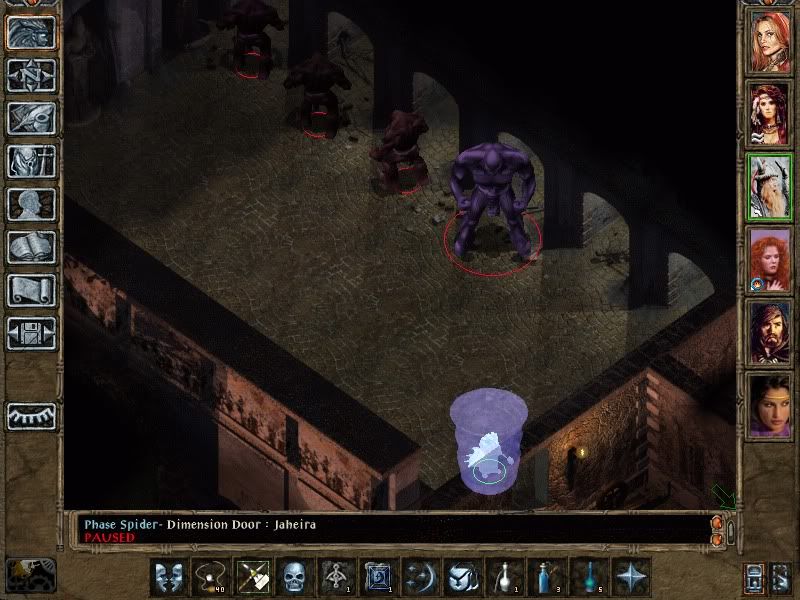Select the dark-haired woman with circlet portrait
The width and height of the screenshot is (800, 600).
tap(770, 405)
